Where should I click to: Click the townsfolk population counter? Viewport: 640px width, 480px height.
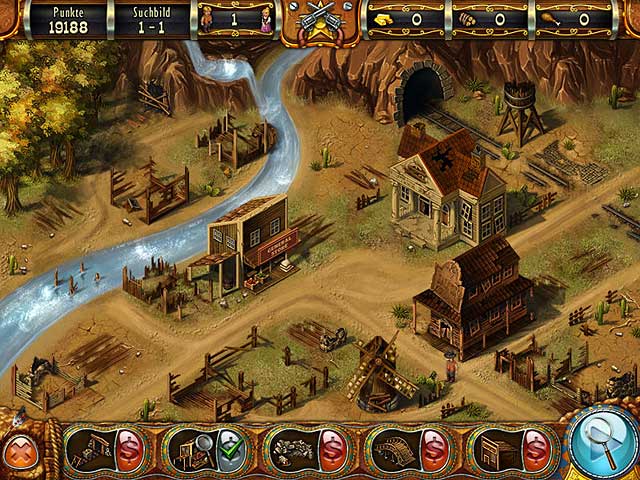[234, 19]
